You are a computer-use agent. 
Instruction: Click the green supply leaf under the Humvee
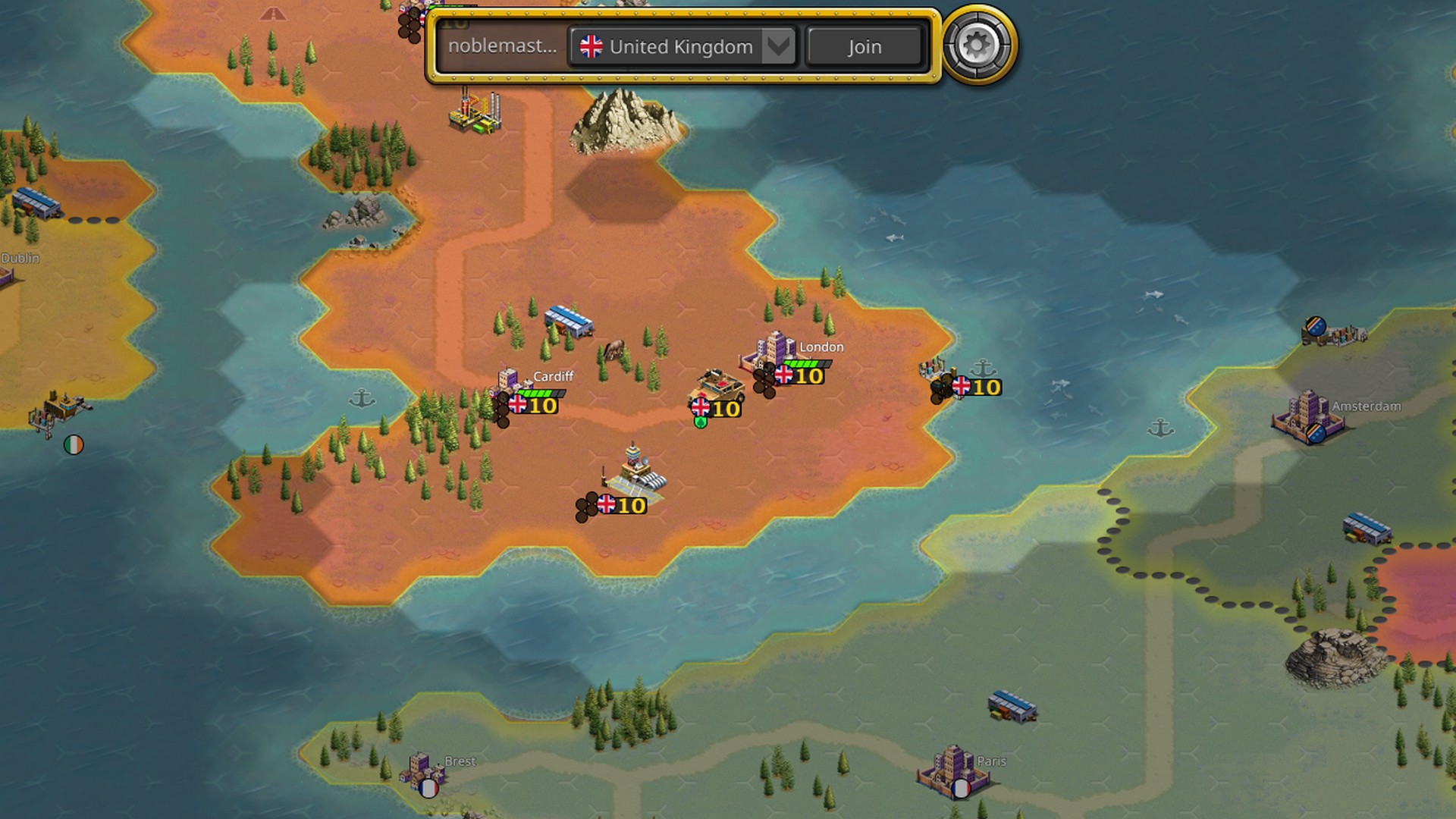pyautogui.click(x=700, y=423)
